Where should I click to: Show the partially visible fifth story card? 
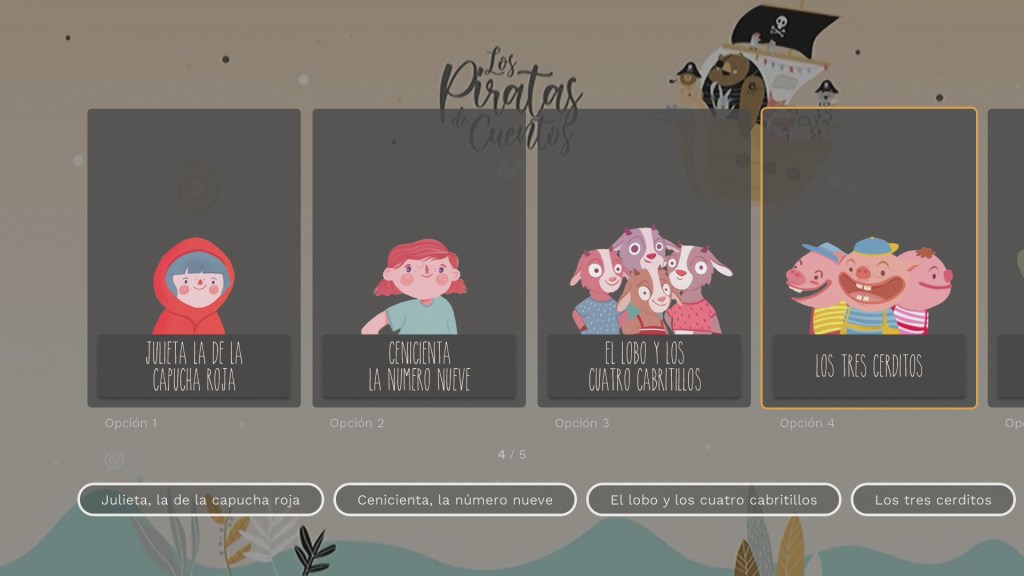pyautogui.click(x=1008, y=258)
